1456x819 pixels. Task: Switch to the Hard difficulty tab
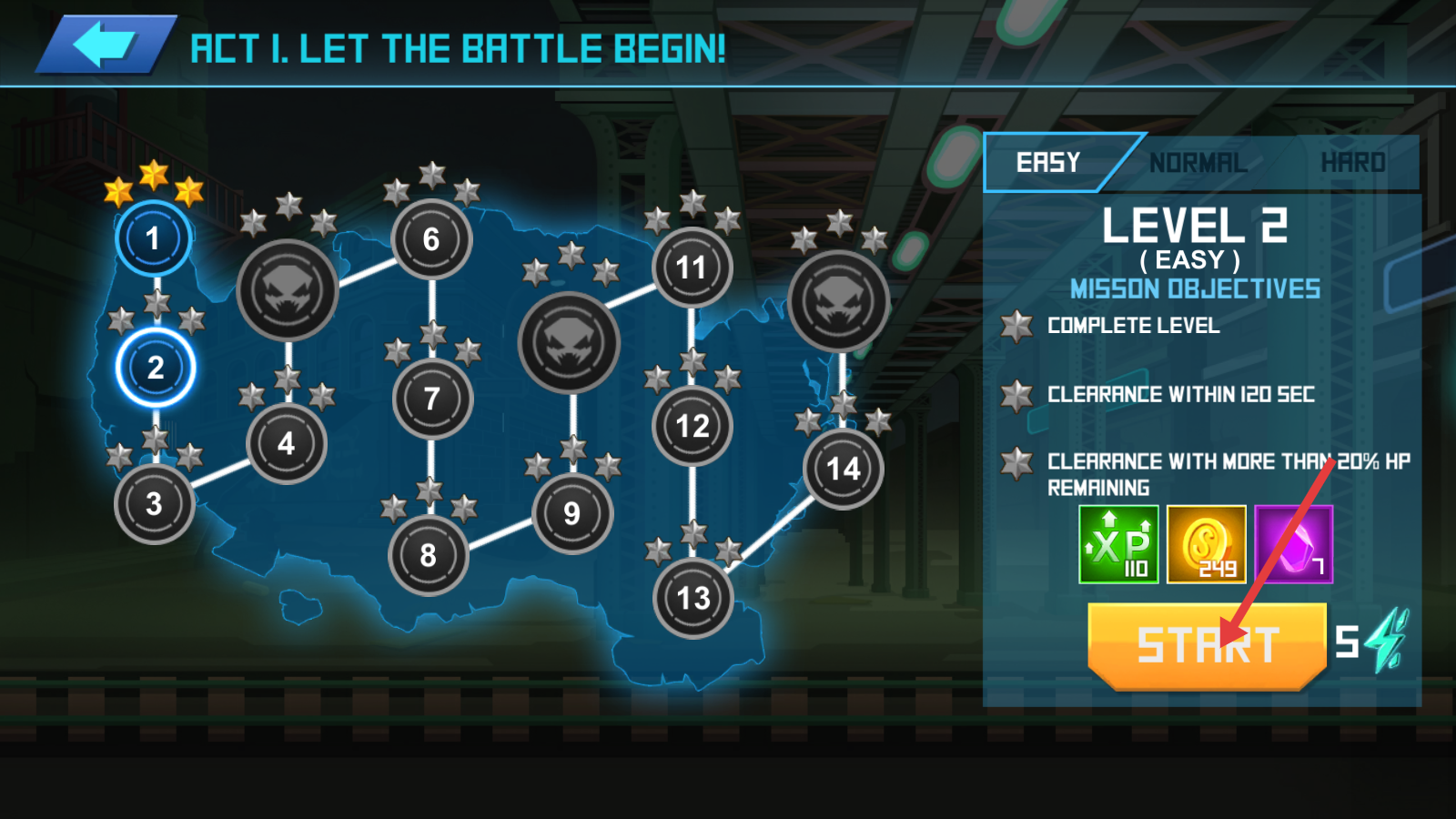coord(1353,163)
